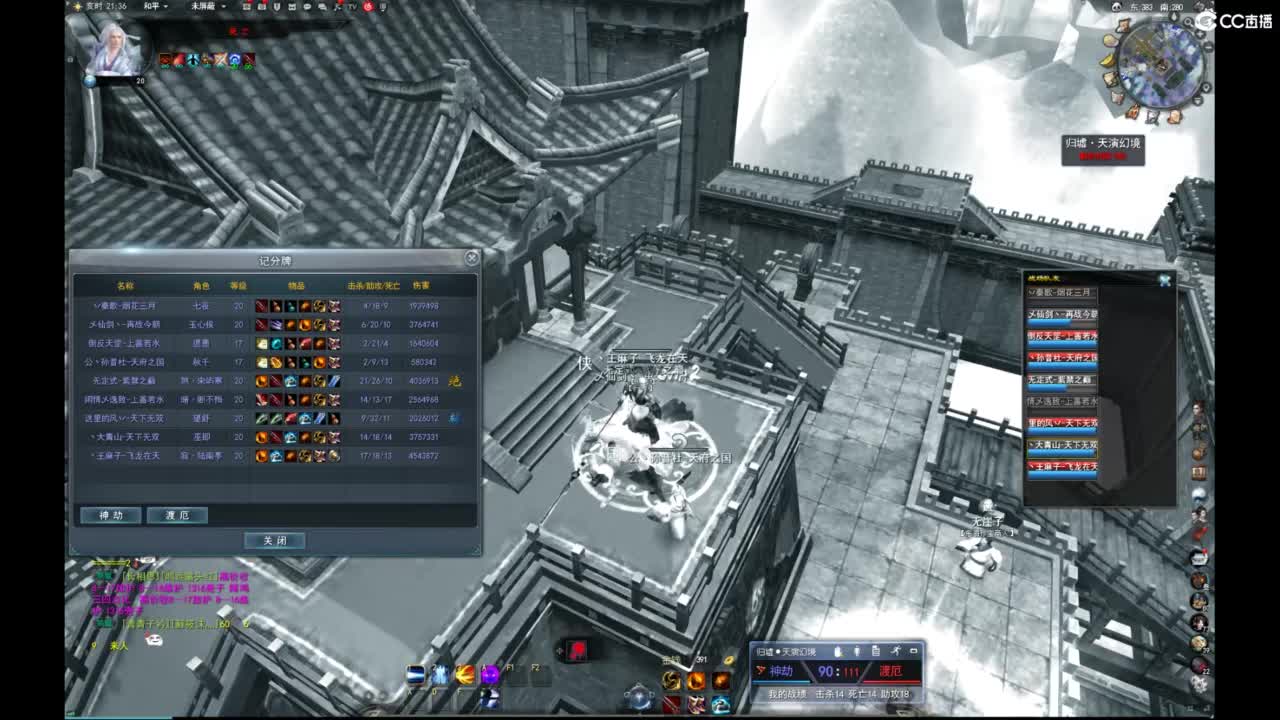
Task: Click the golden coin icon beside the 391 count
Action: pyautogui.click(x=727, y=660)
